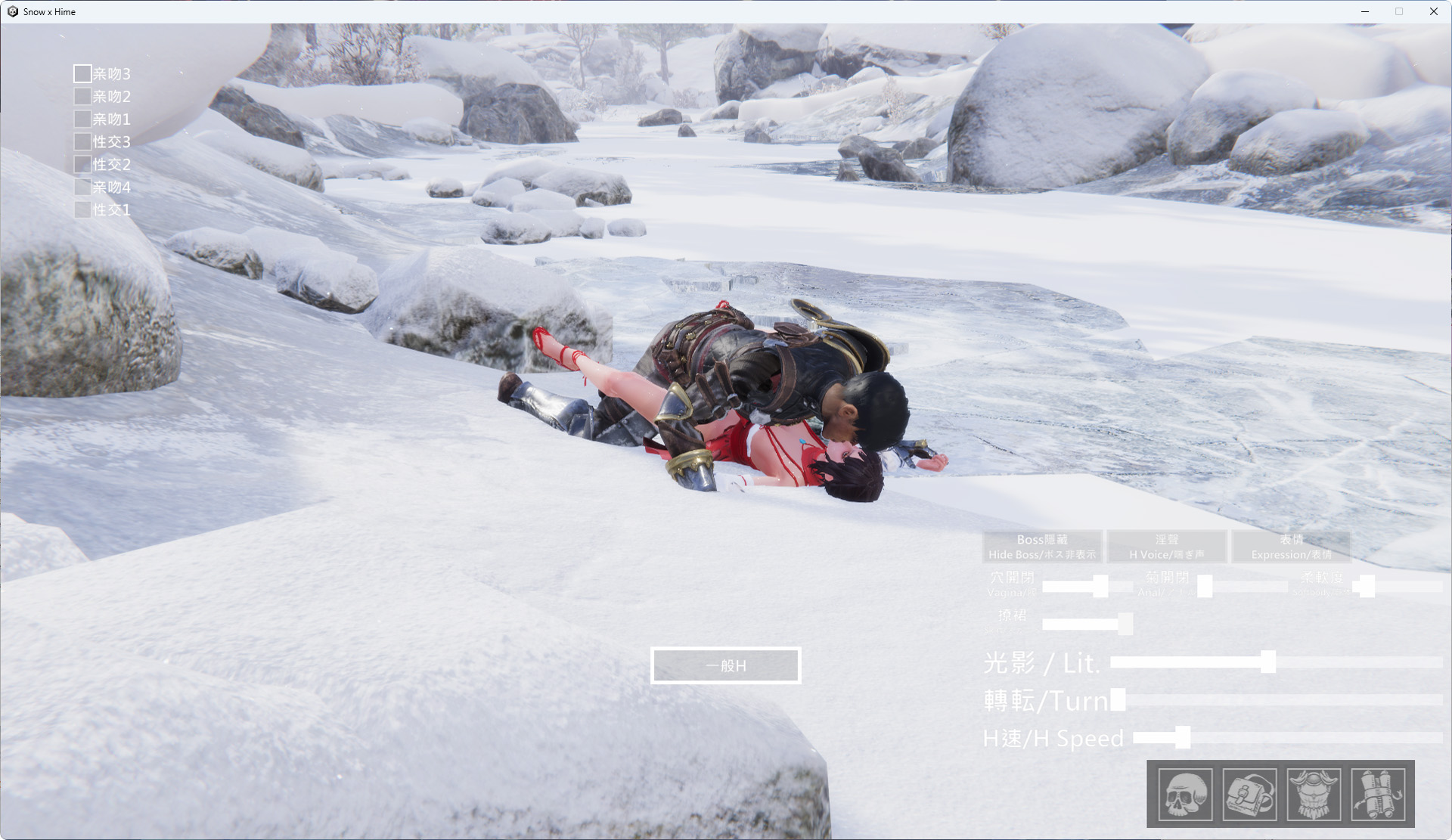1452x840 pixels.
Task: Click the H Speed slider handle
Action: [1183, 737]
